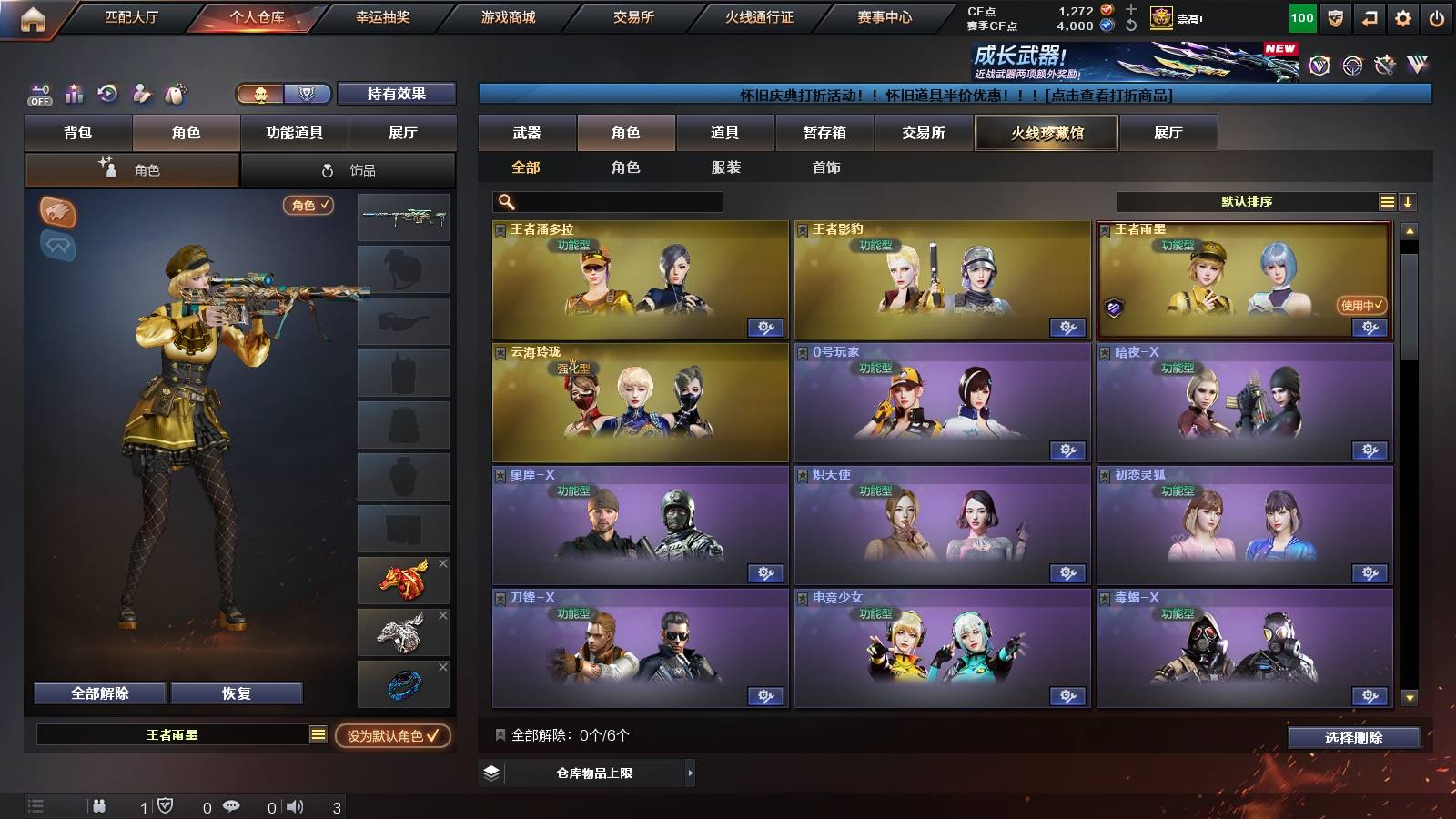The height and width of the screenshot is (819, 1456).
Task: Switch the OFF key toggle in the left panel
Action: point(38,94)
